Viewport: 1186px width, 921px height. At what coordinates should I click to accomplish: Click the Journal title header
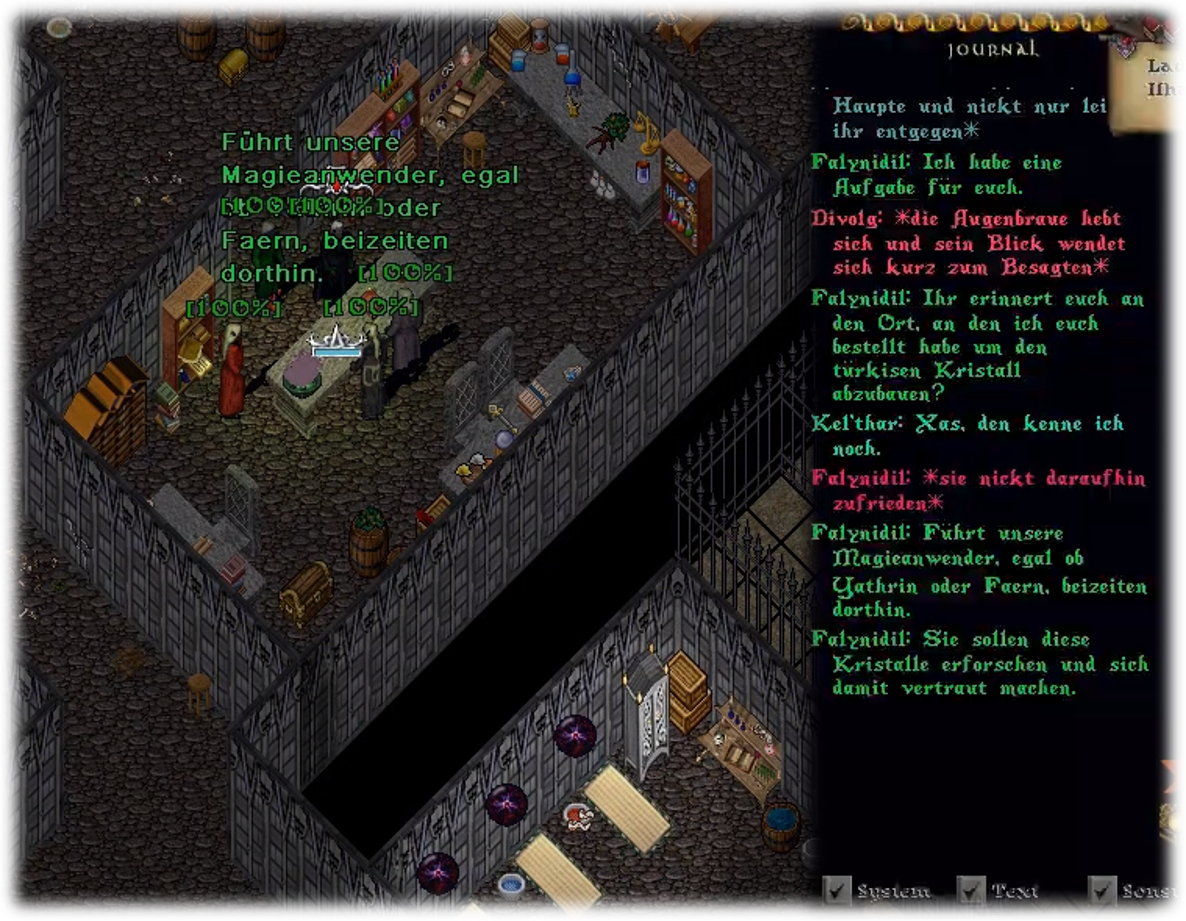992,48
